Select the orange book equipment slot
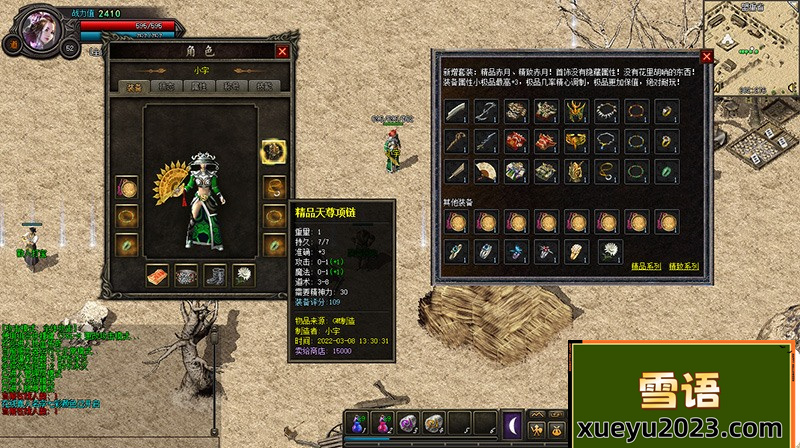 pyautogui.click(x=158, y=274)
